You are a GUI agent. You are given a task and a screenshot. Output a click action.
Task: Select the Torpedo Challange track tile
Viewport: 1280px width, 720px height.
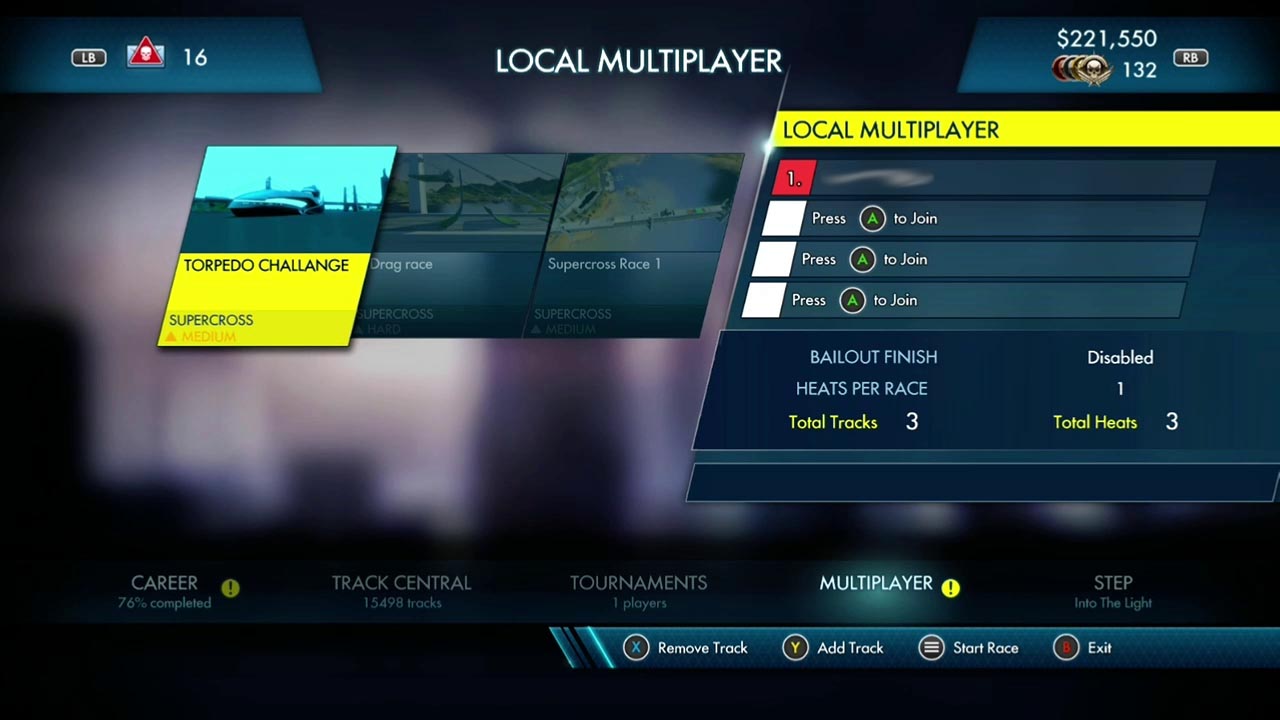click(275, 248)
